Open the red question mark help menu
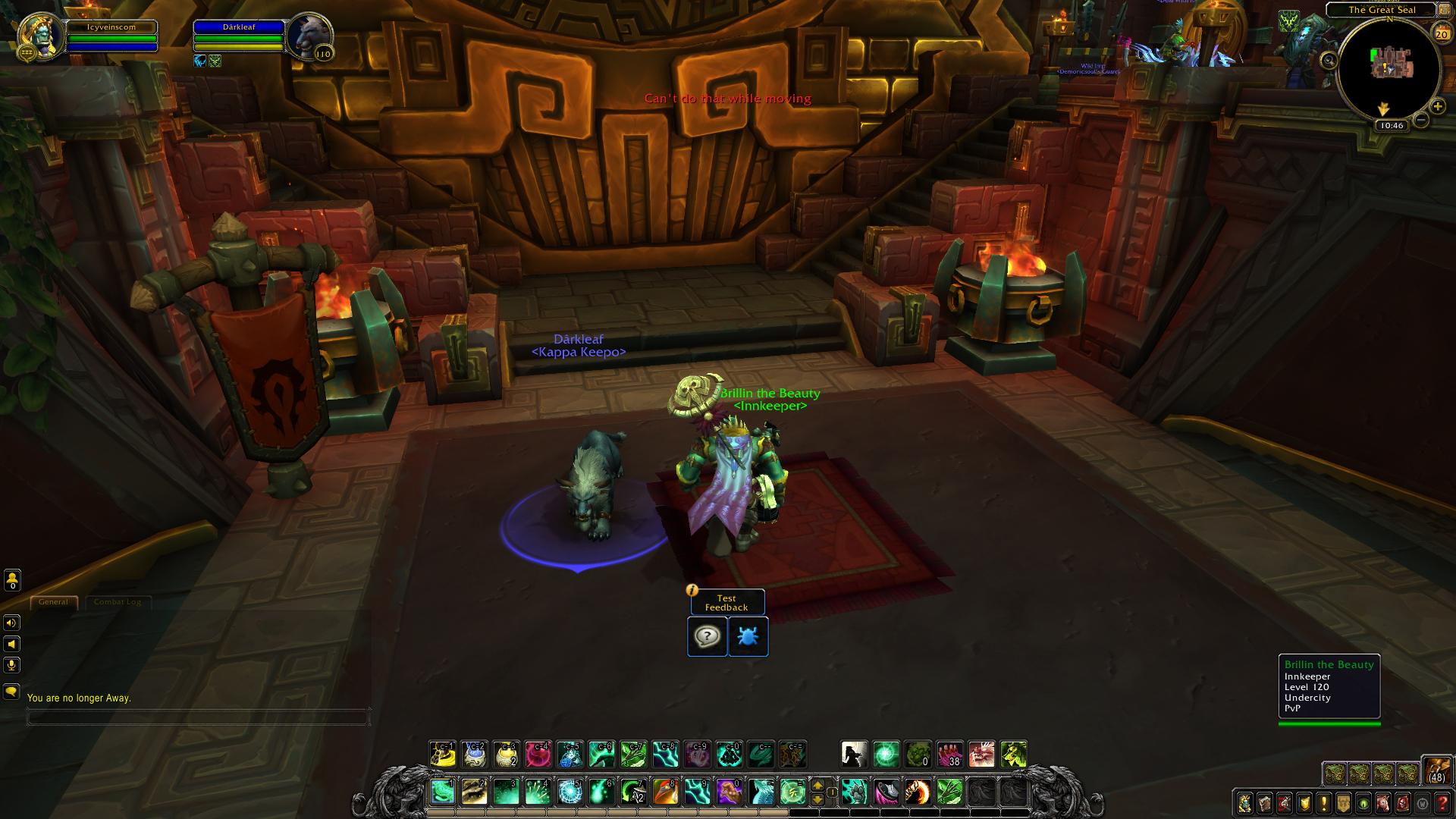This screenshot has width=1456, height=819. click(1443, 803)
